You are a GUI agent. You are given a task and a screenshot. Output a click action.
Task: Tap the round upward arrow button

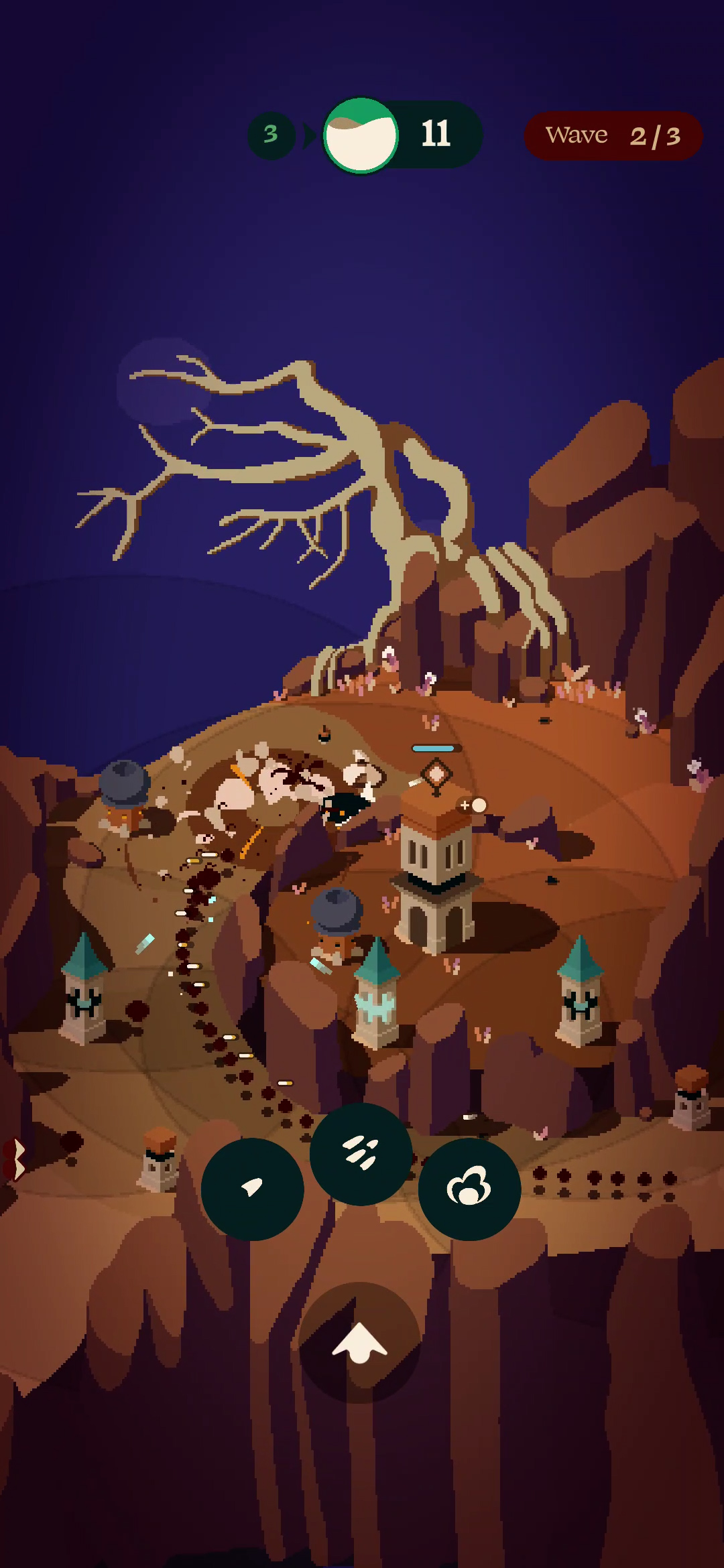click(x=360, y=1342)
